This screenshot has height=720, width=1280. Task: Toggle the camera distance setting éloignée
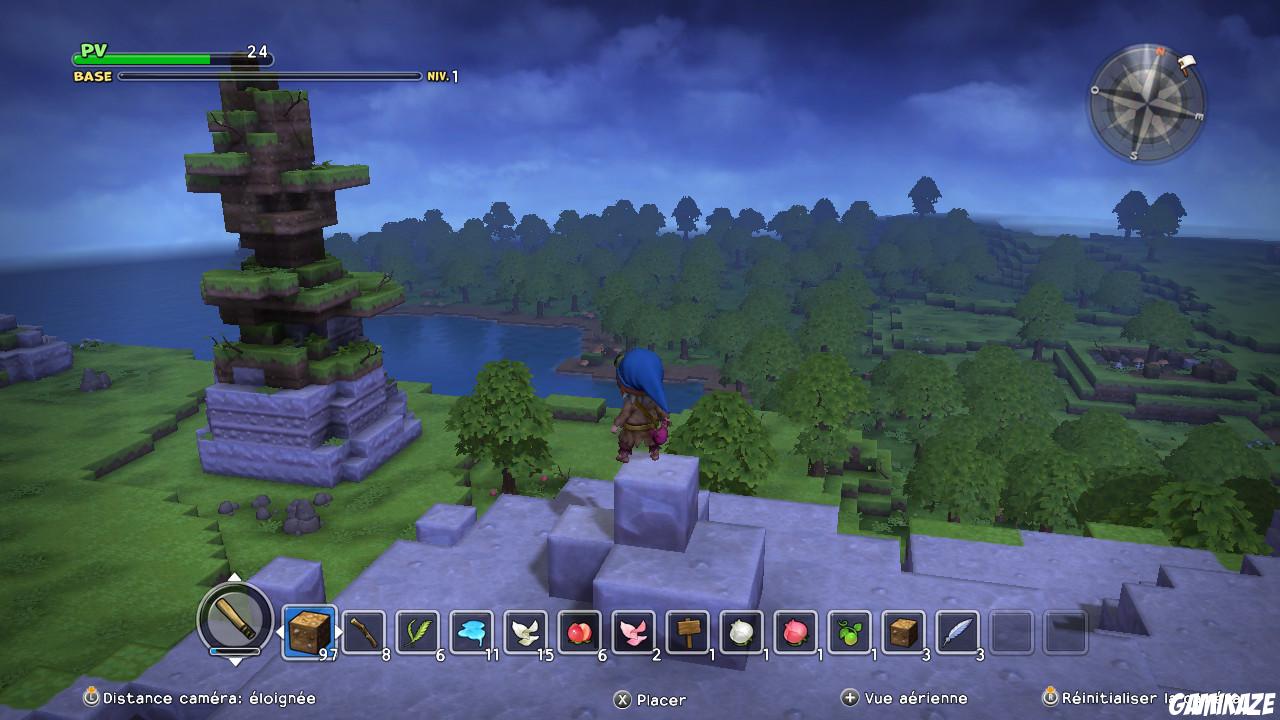click(x=180, y=699)
